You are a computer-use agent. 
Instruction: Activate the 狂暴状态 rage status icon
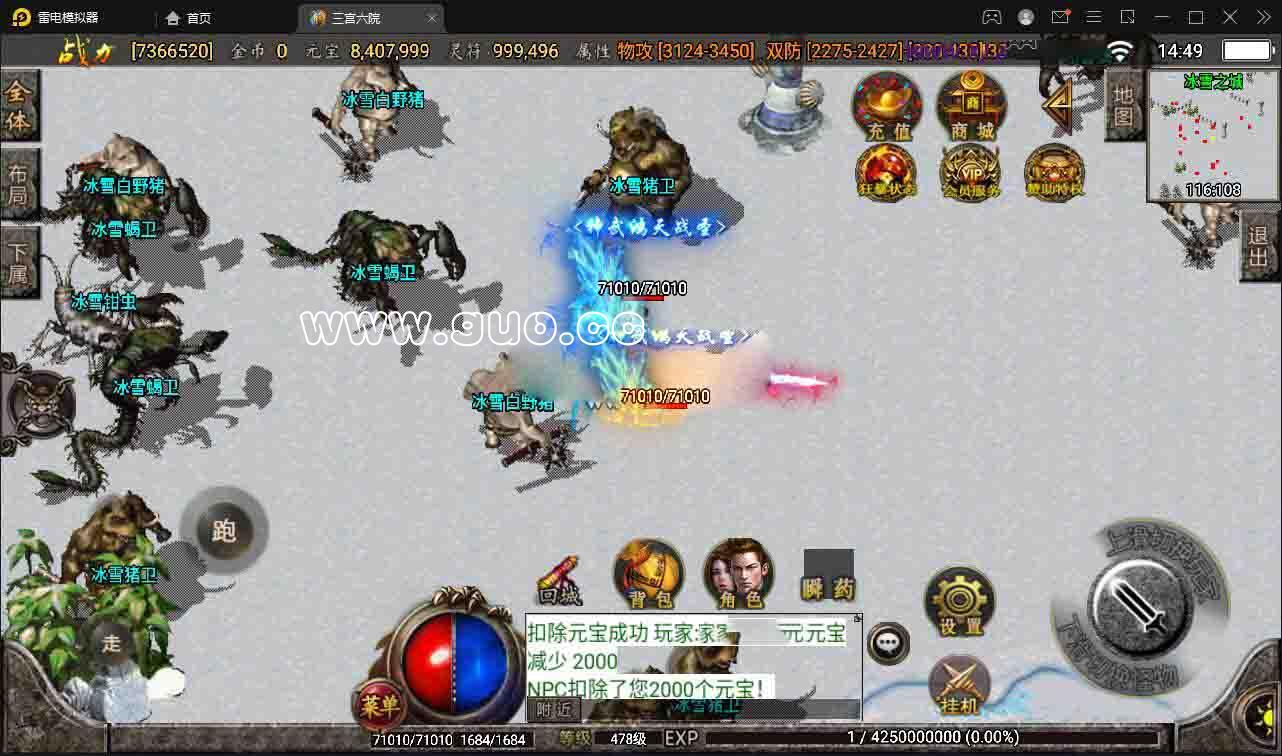click(x=885, y=172)
